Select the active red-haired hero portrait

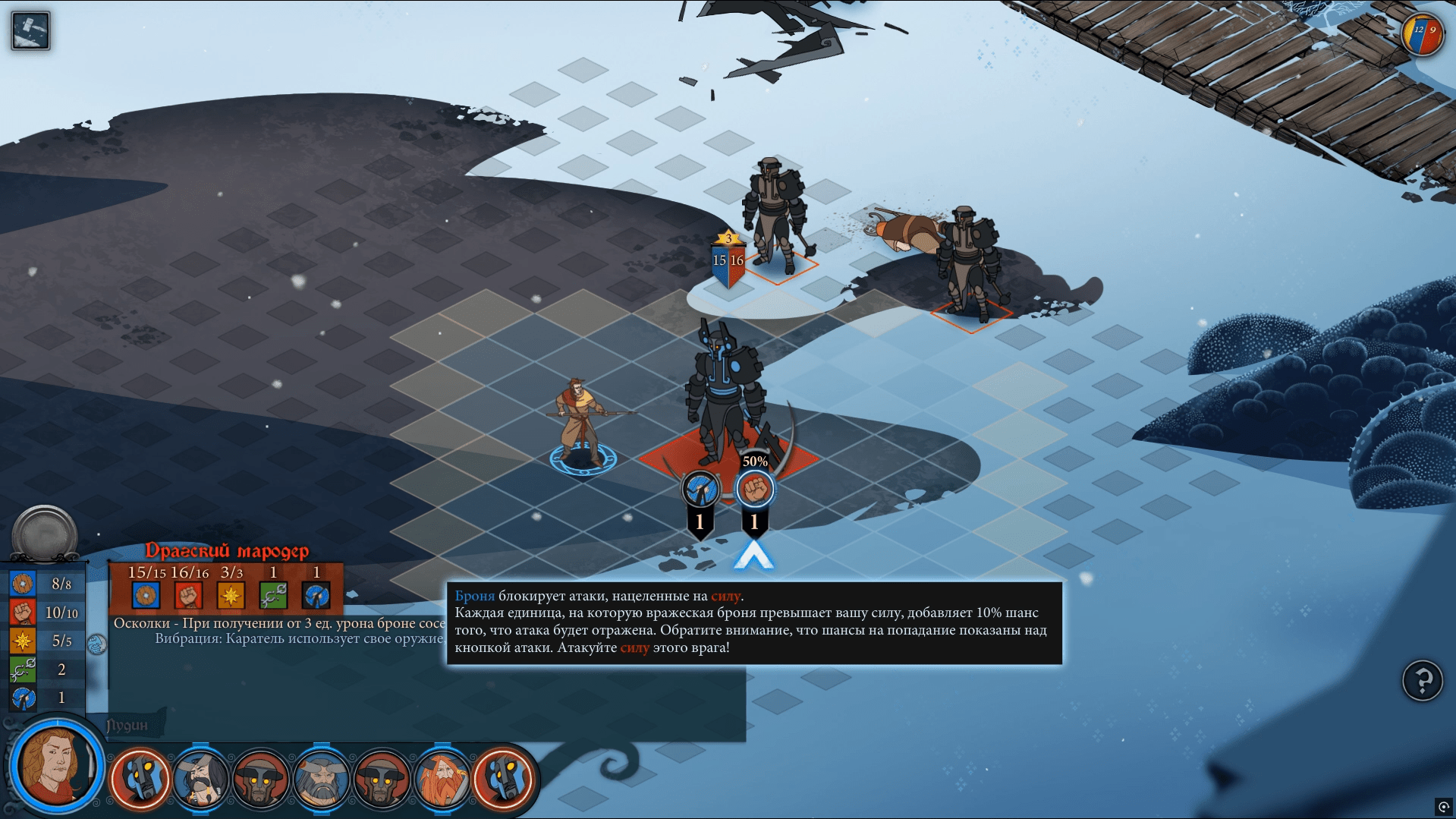pos(55,764)
